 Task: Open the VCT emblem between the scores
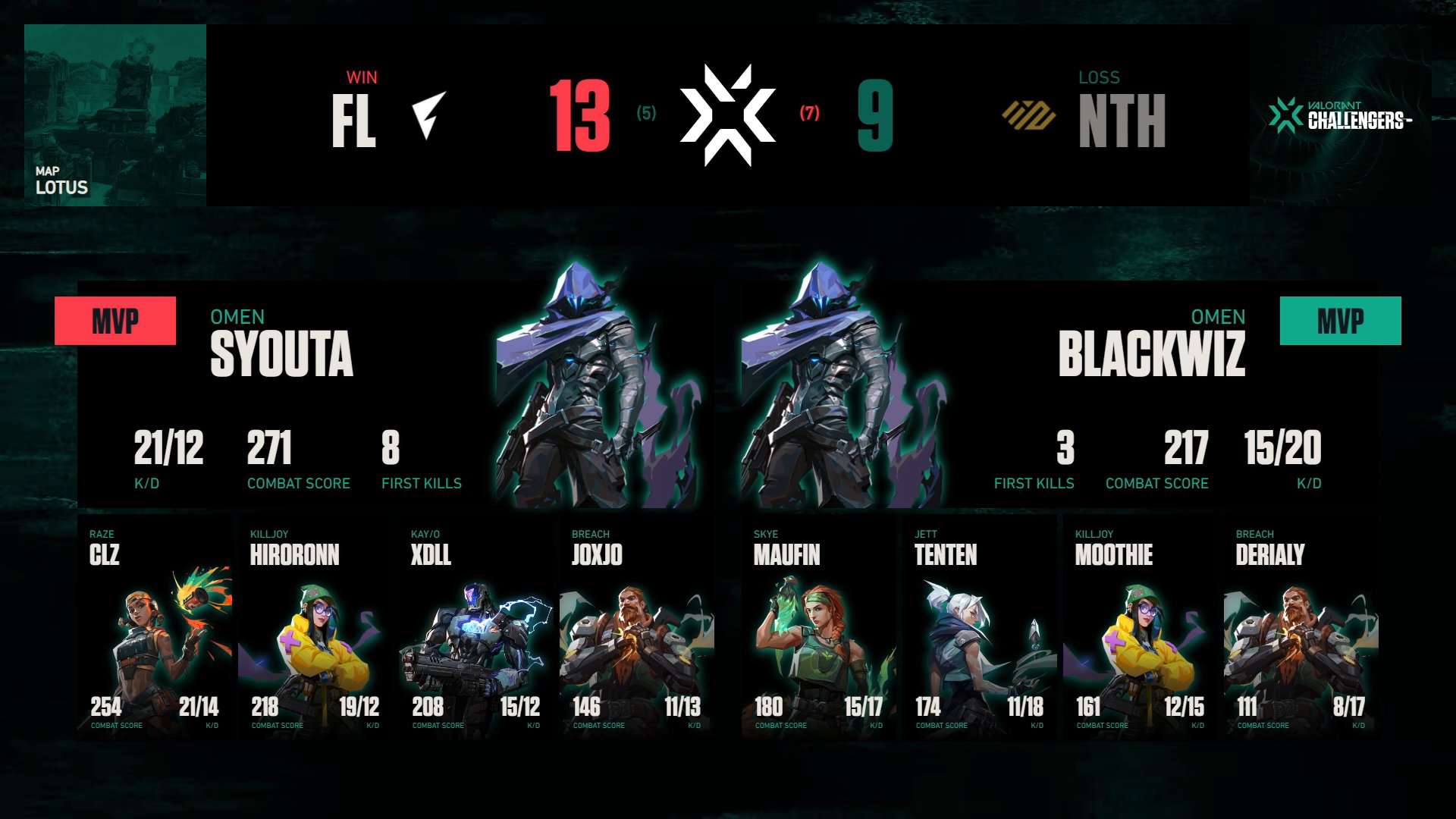(x=728, y=114)
